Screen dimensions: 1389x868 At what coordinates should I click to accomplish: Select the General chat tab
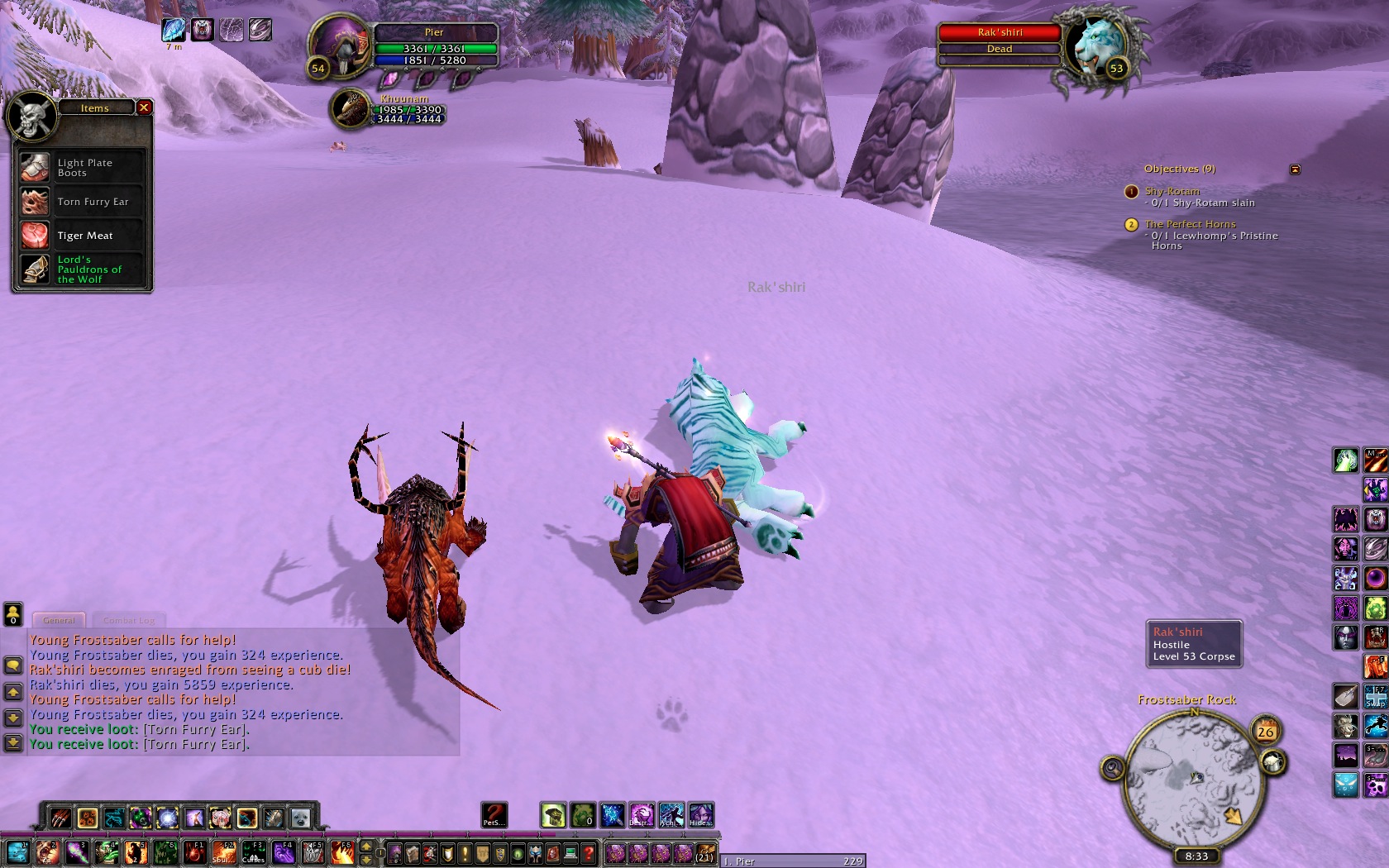click(x=59, y=620)
